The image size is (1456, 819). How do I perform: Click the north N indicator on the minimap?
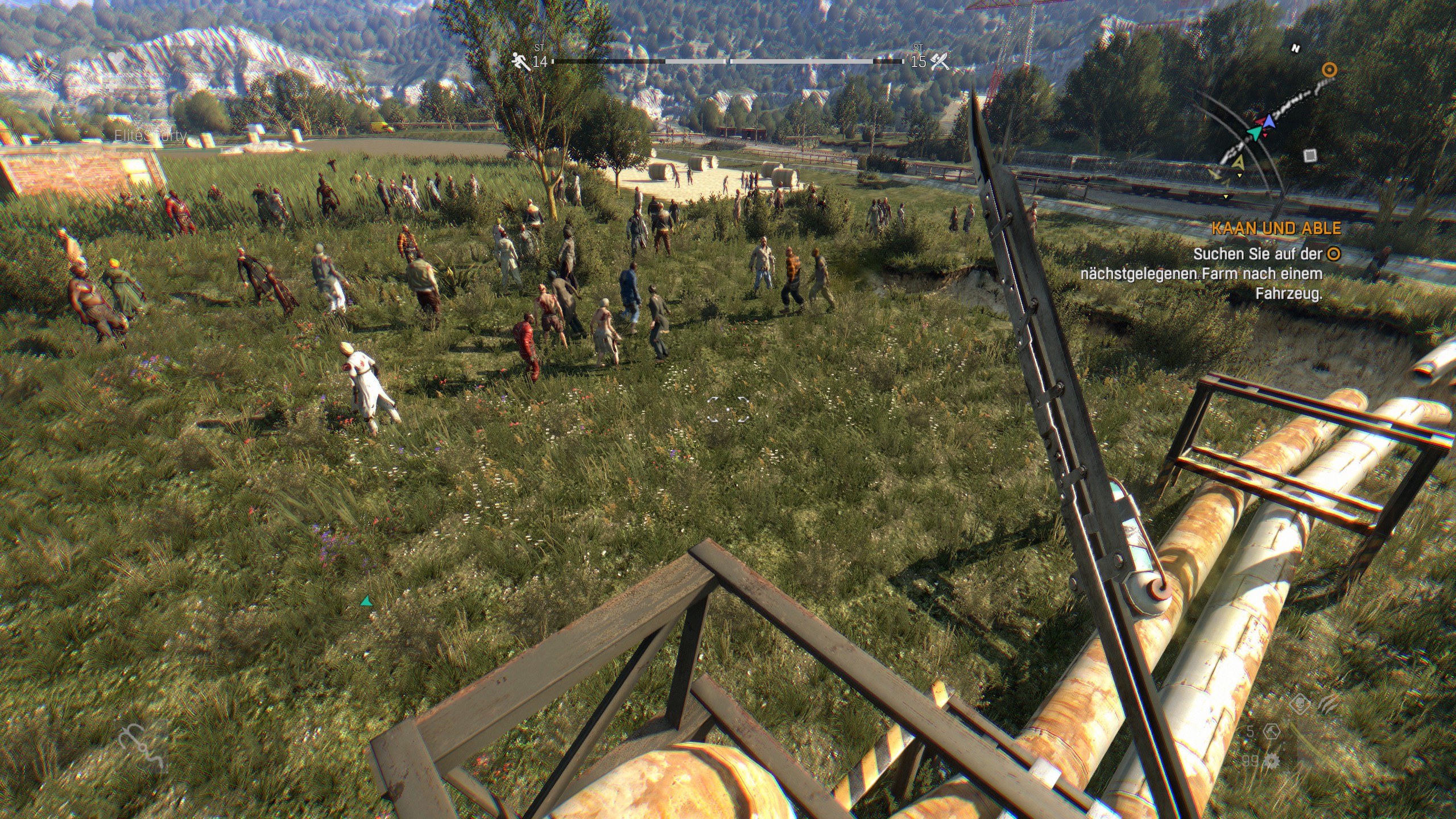(x=1296, y=49)
